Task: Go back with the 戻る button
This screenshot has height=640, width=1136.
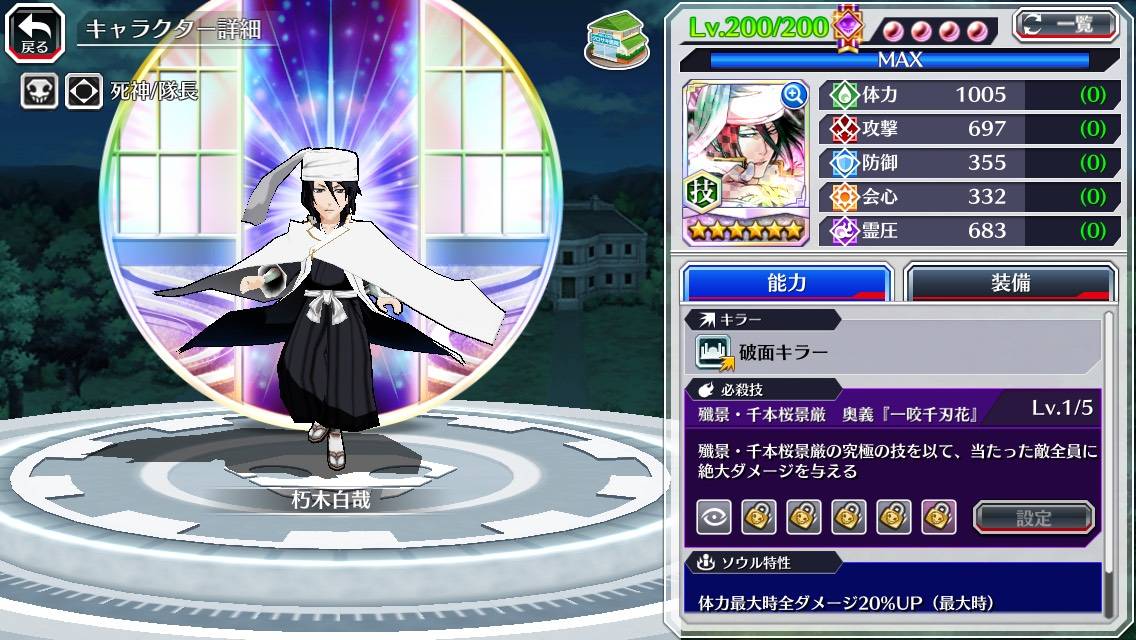Action: click(34, 31)
